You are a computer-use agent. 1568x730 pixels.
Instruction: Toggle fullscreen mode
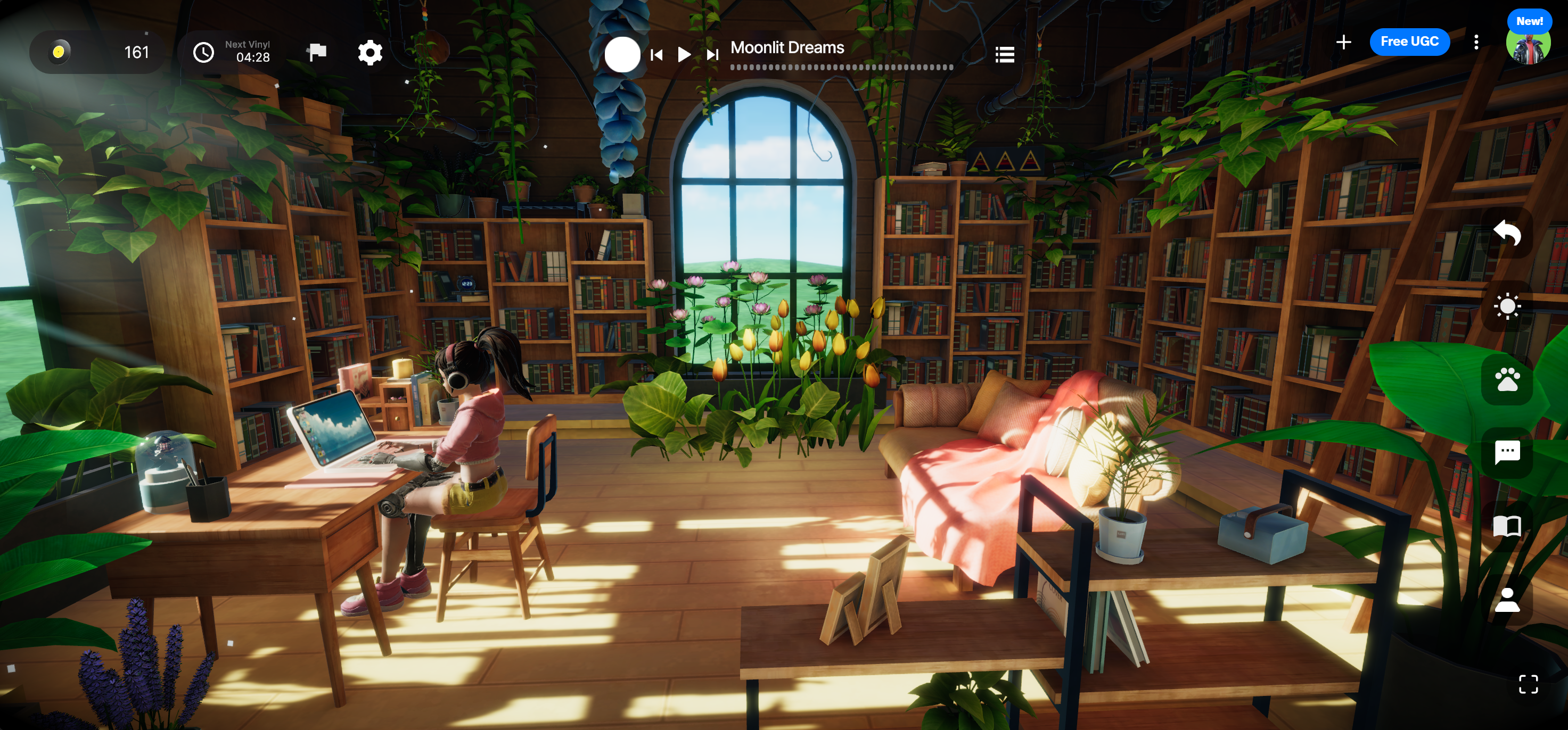pos(1528,684)
